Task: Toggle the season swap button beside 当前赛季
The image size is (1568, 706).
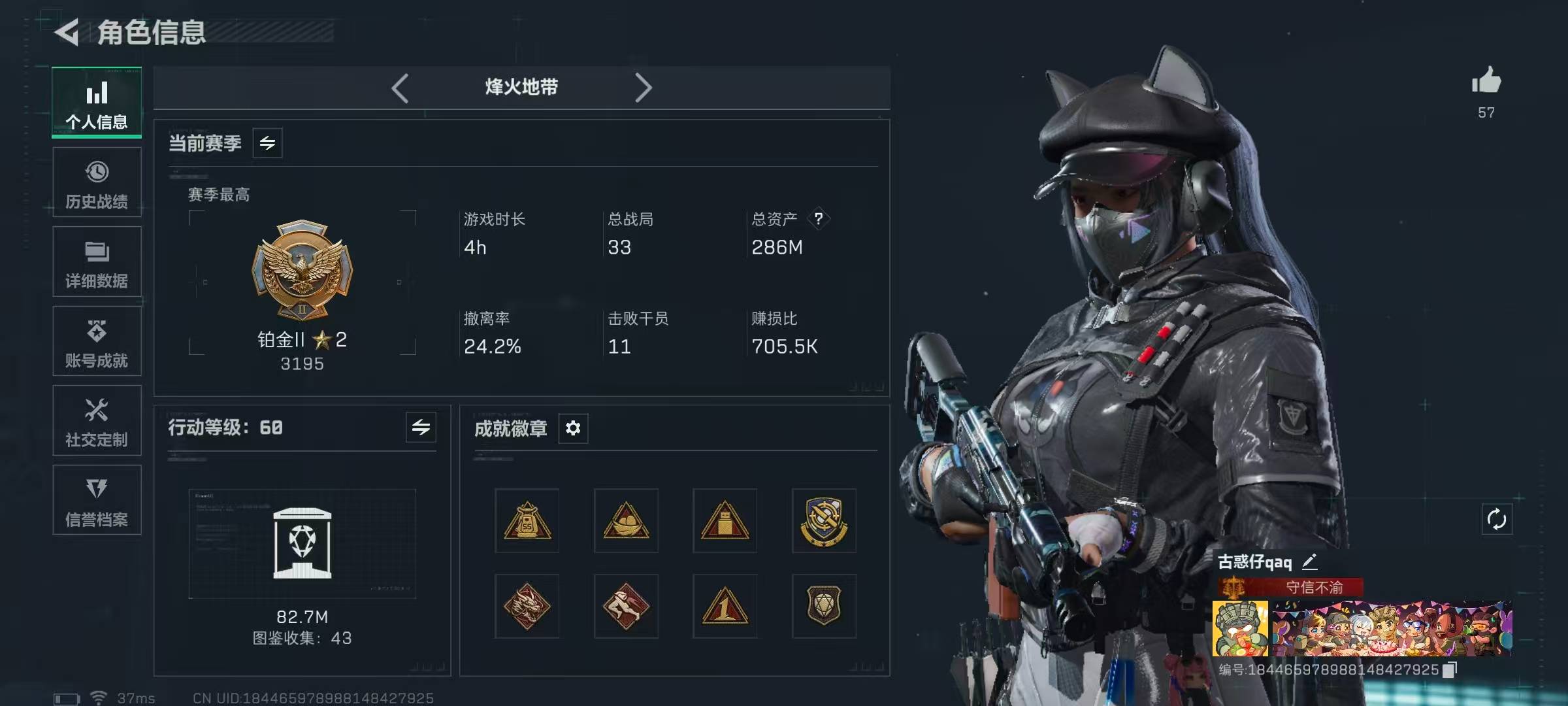Action: tap(267, 143)
